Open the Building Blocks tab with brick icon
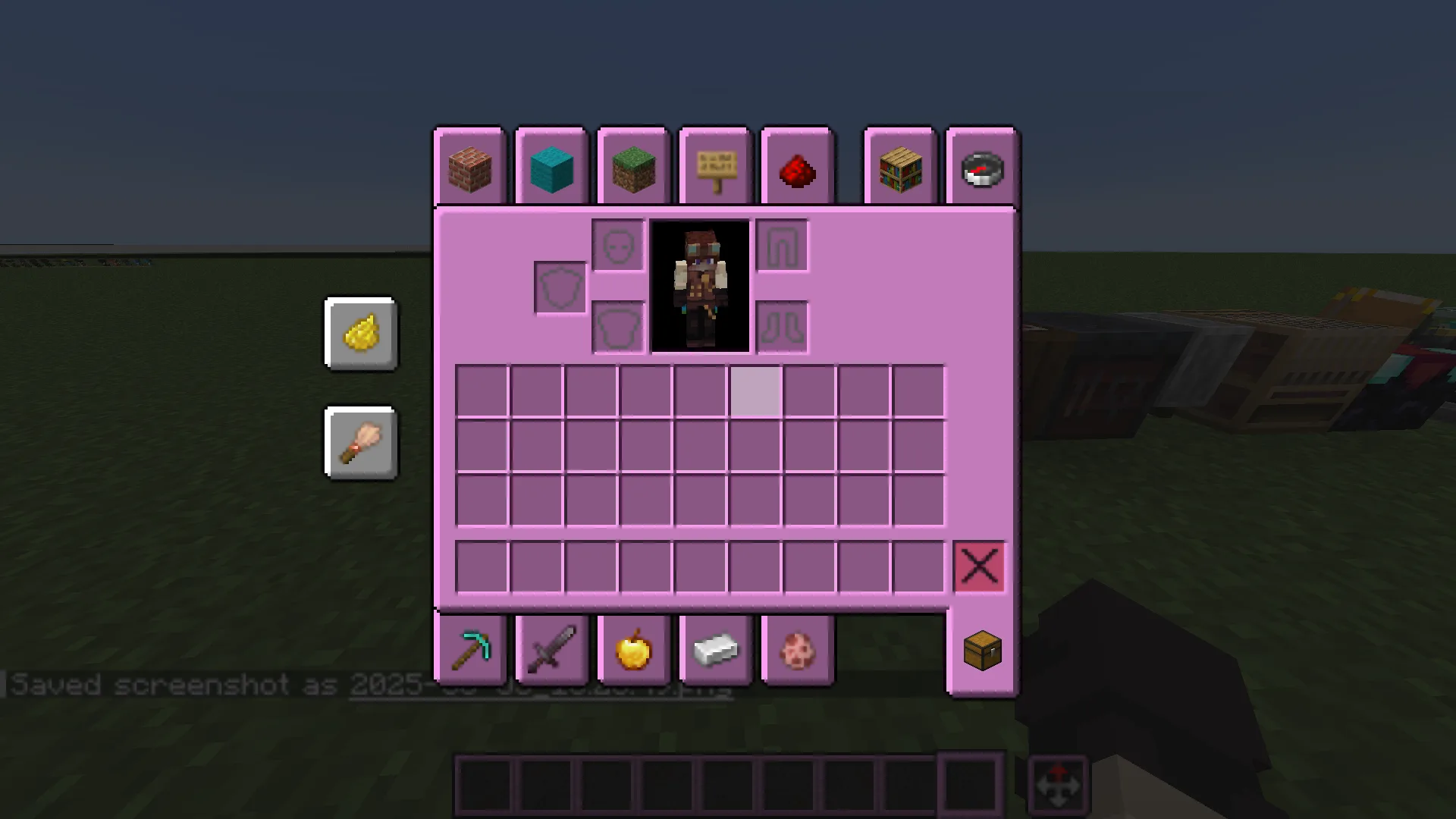 click(469, 168)
